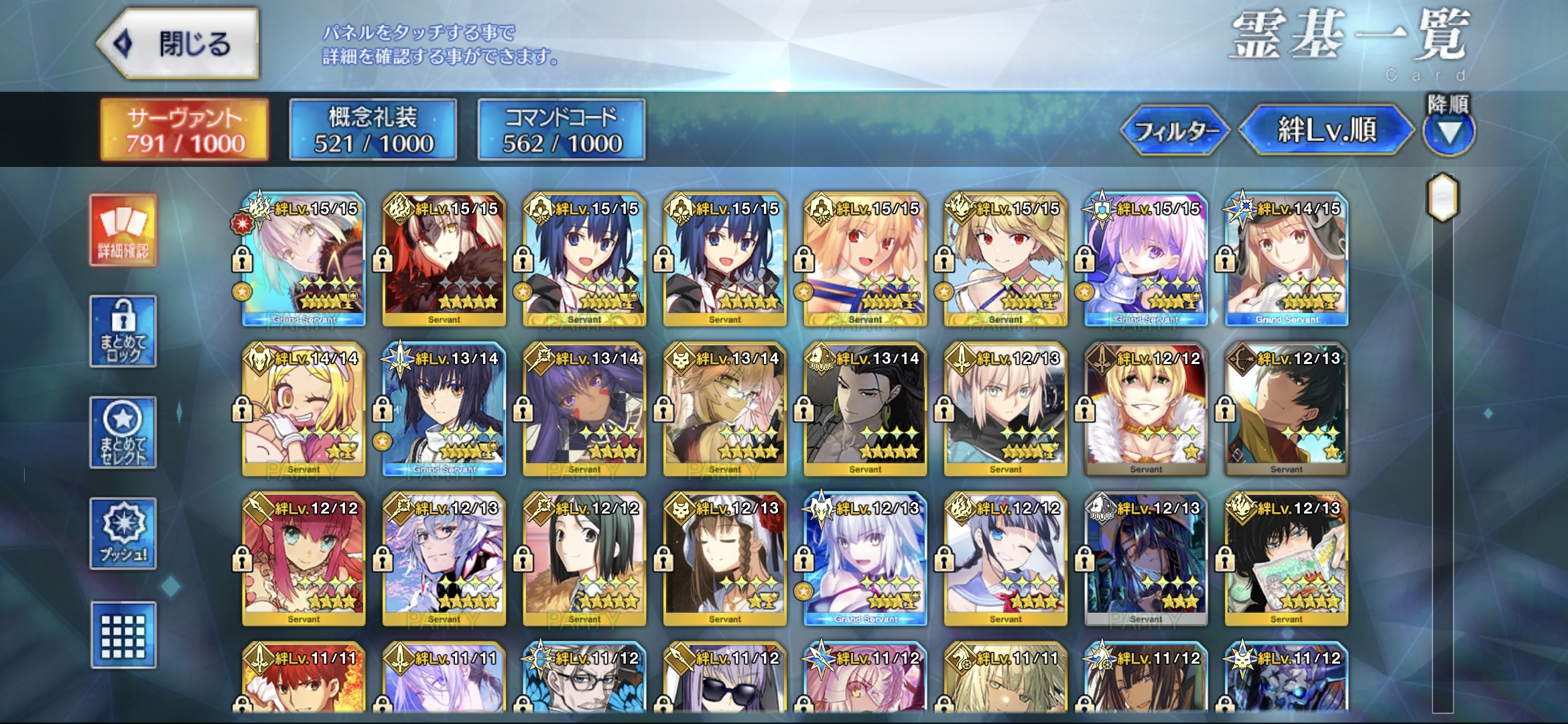Open the golden-haired king 絆Lv.12/12 card
This screenshot has height=724, width=1568.
click(x=1146, y=410)
